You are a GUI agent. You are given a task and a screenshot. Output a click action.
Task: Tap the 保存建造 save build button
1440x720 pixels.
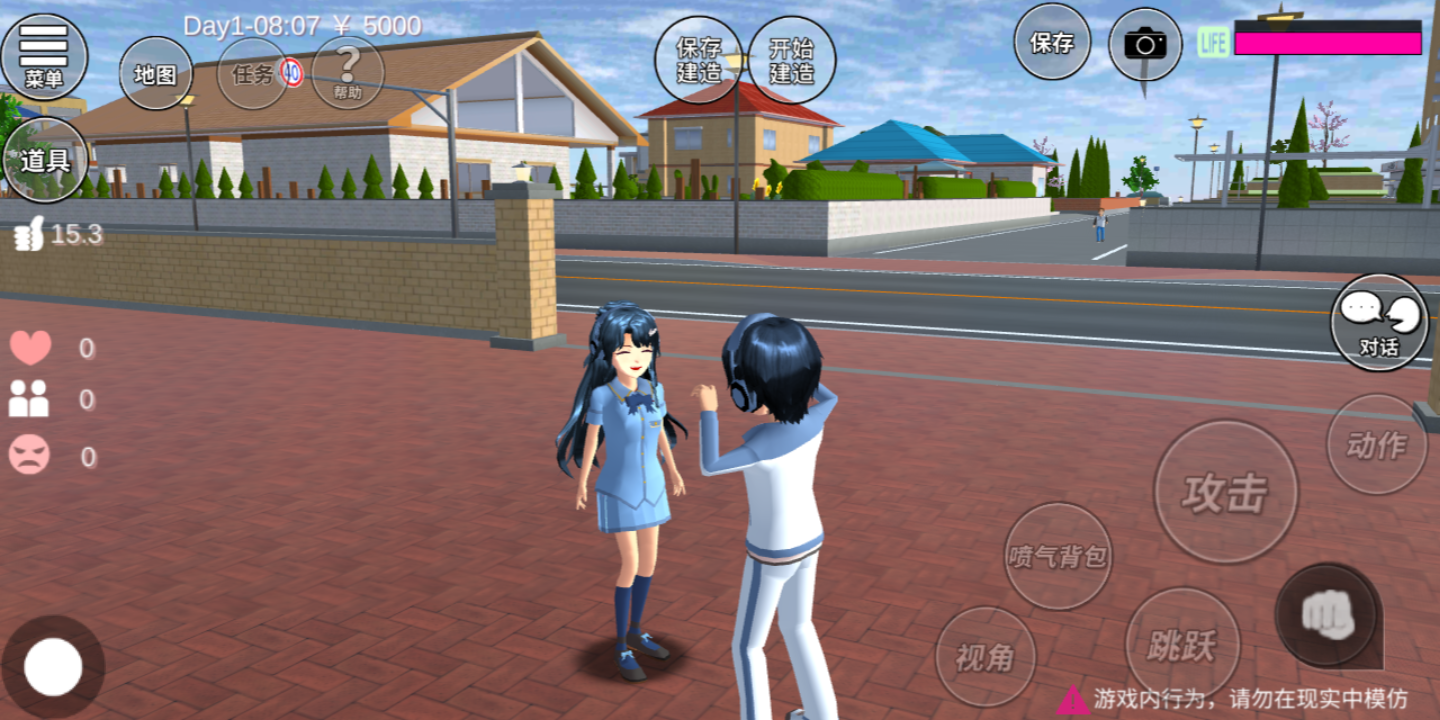coord(698,60)
